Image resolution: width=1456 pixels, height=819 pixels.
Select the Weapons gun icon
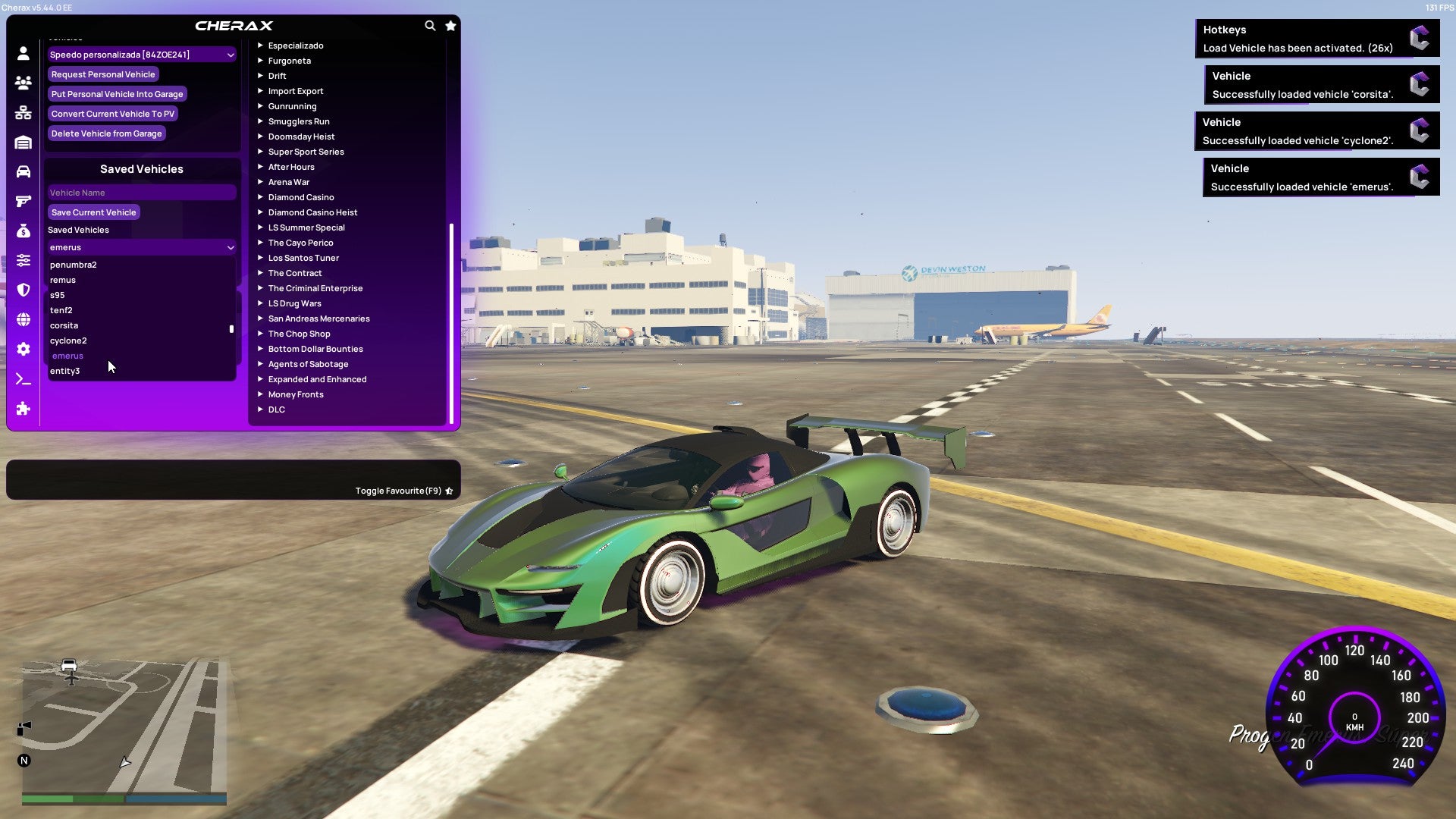[23, 199]
